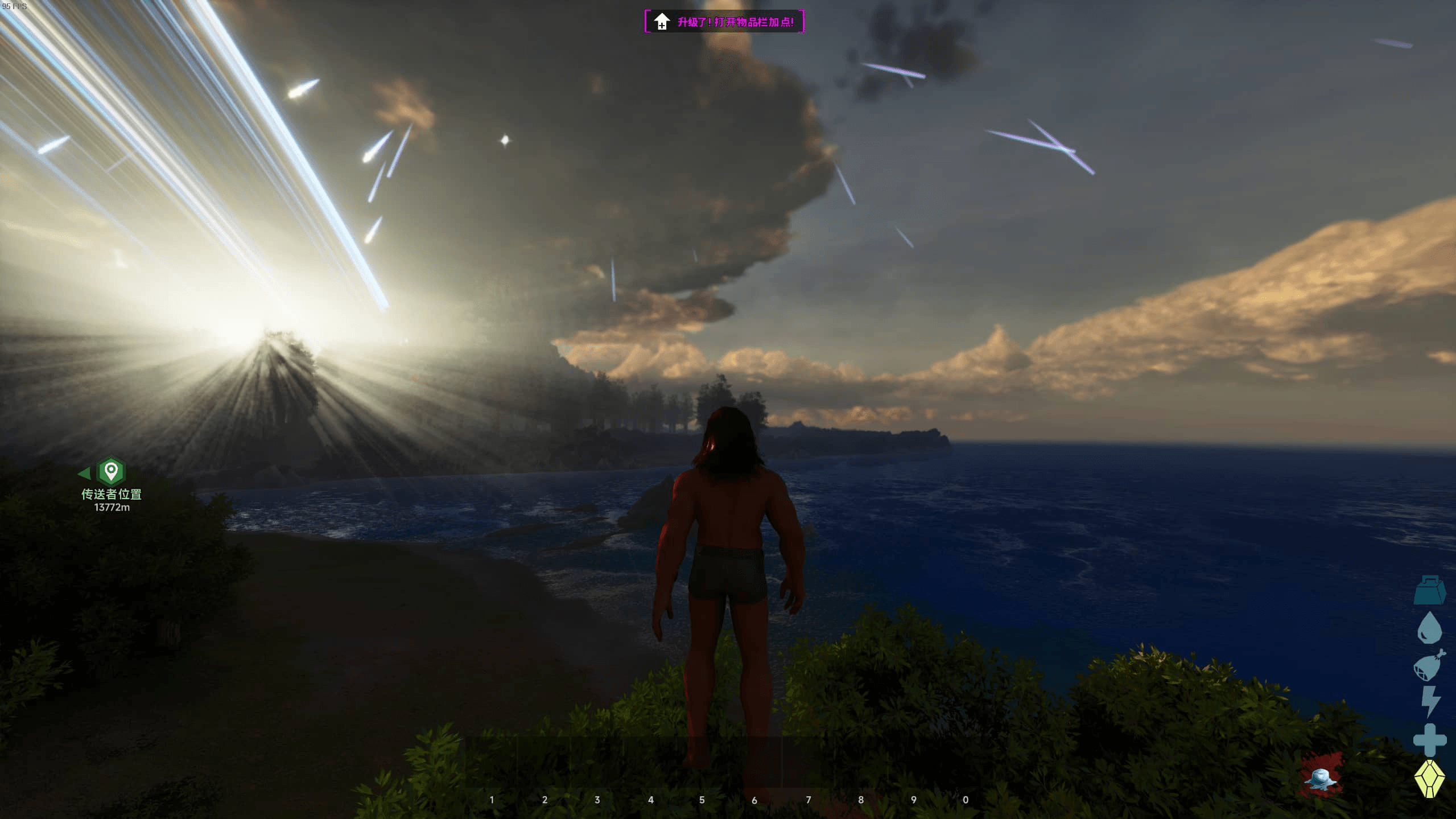Click the weight status icon
The image size is (1456, 819).
pyautogui.click(x=1429, y=590)
